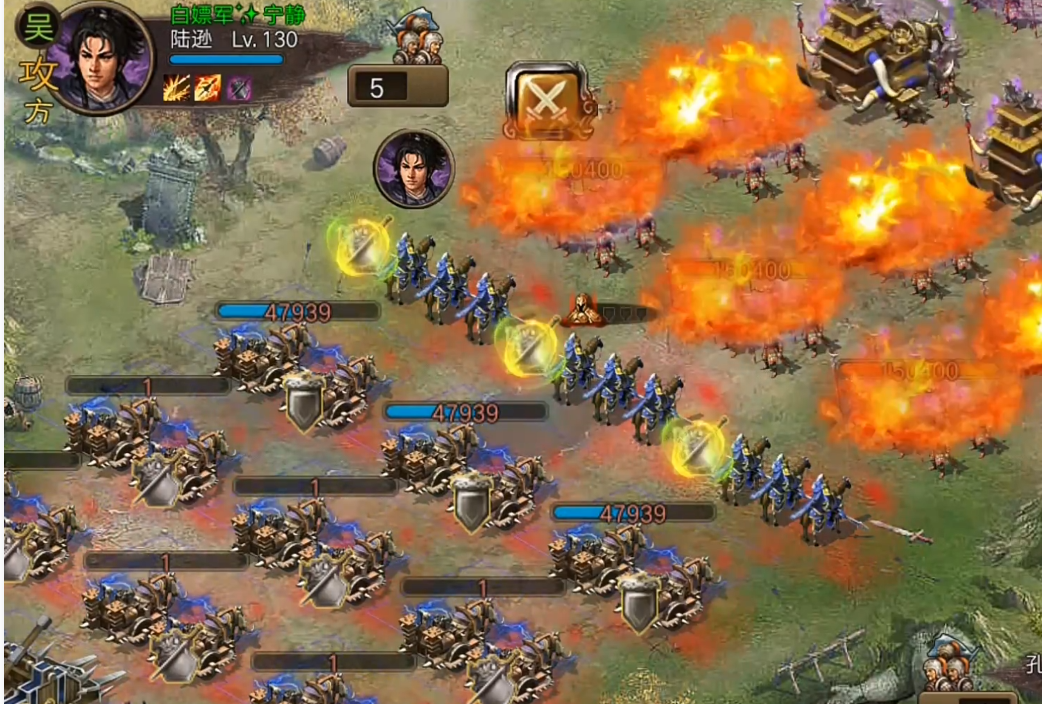Click the green 吴 faction badge
The image size is (1042, 704).
click(x=36, y=27)
